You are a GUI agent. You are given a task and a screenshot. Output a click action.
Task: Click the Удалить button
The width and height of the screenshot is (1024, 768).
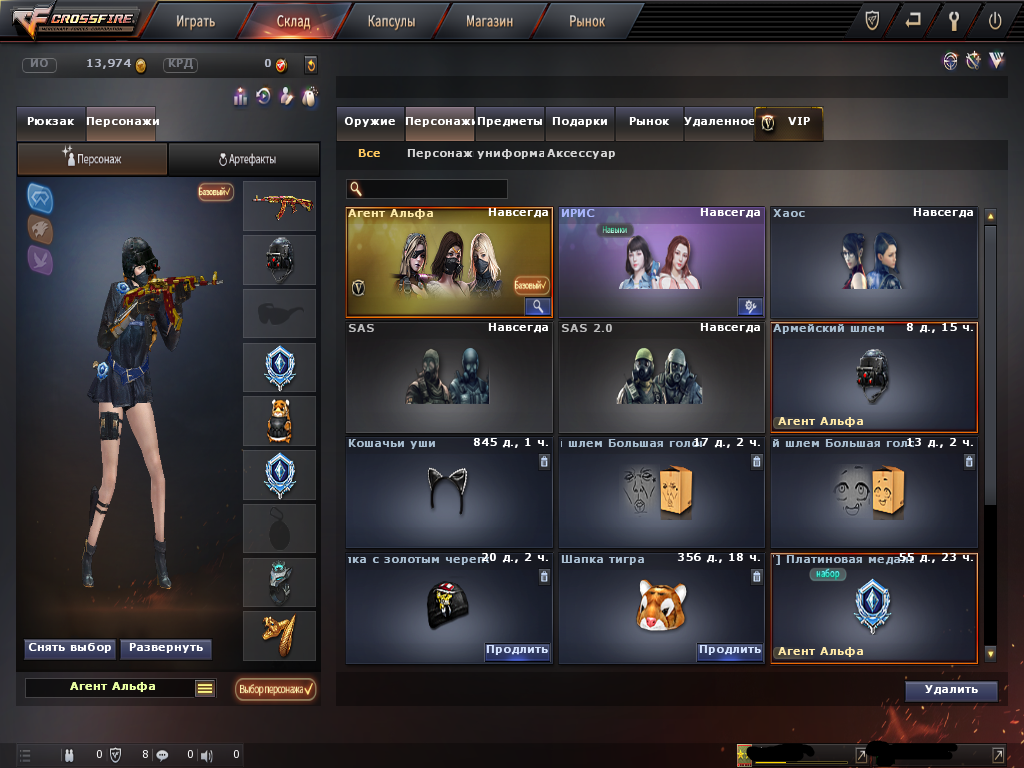(951, 690)
